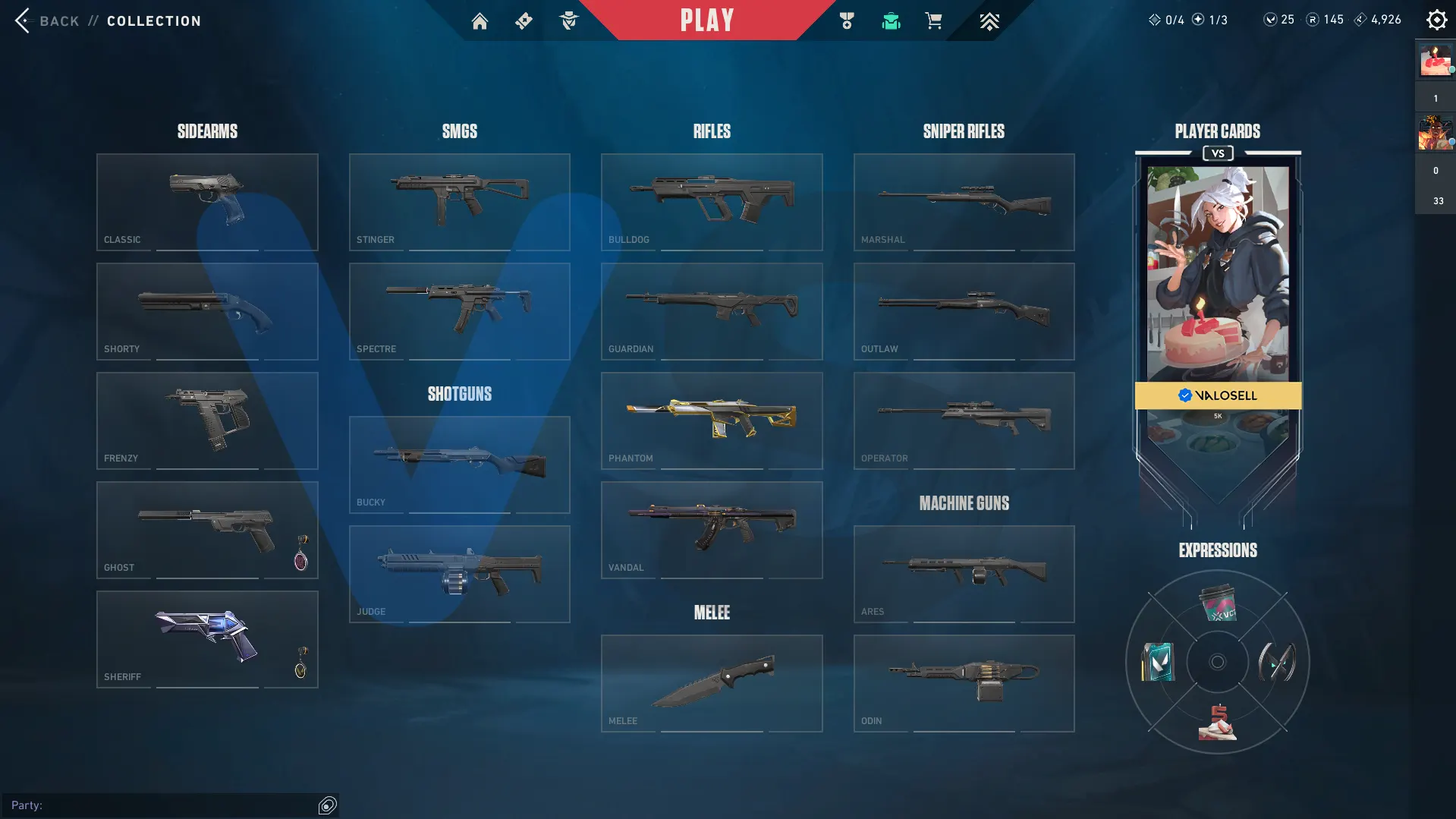Open the Judge shotgun tile

pyautogui.click(x=459, y=574)
